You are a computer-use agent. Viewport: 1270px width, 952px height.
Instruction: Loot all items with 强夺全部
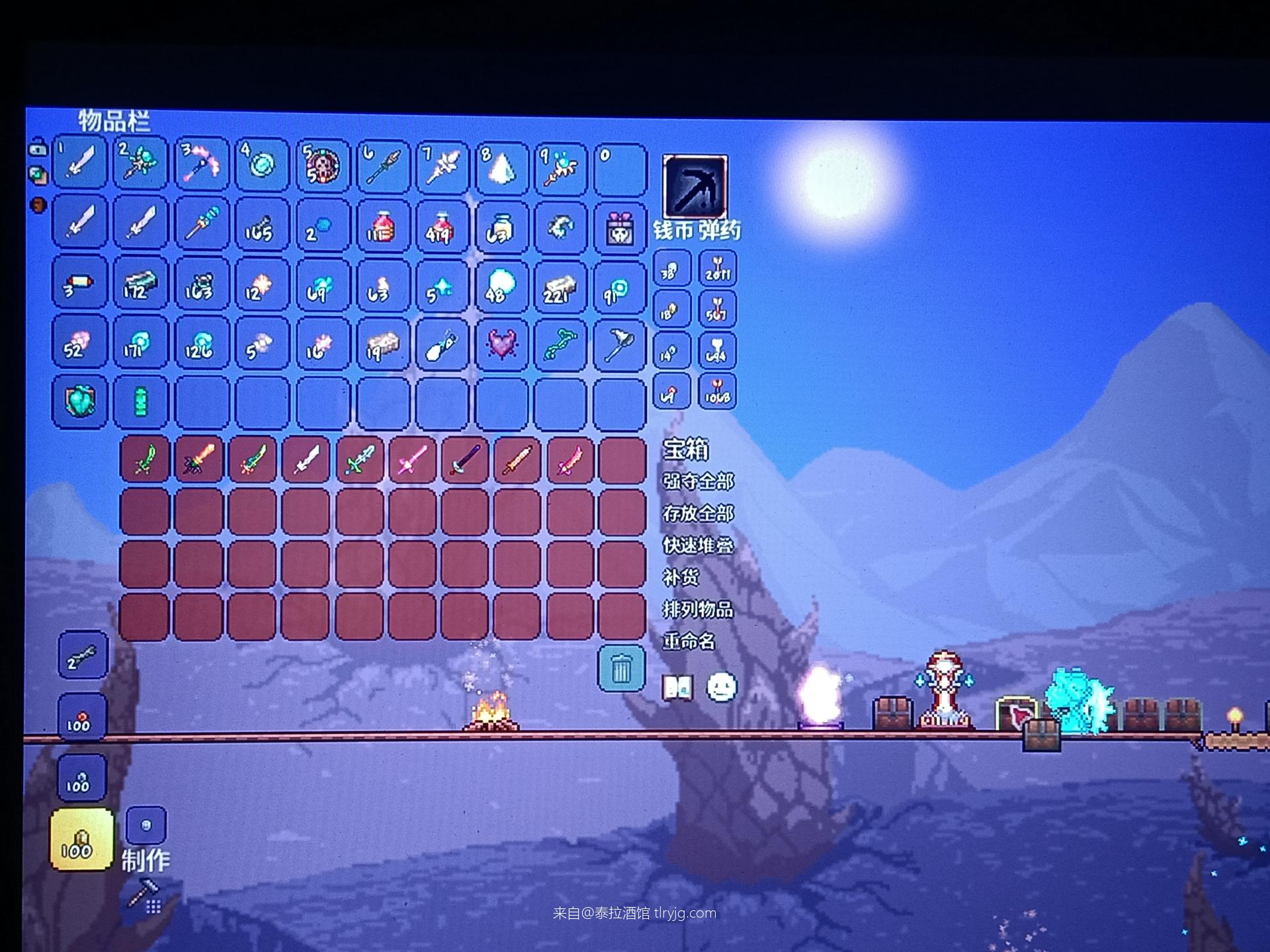click(698, 481)
